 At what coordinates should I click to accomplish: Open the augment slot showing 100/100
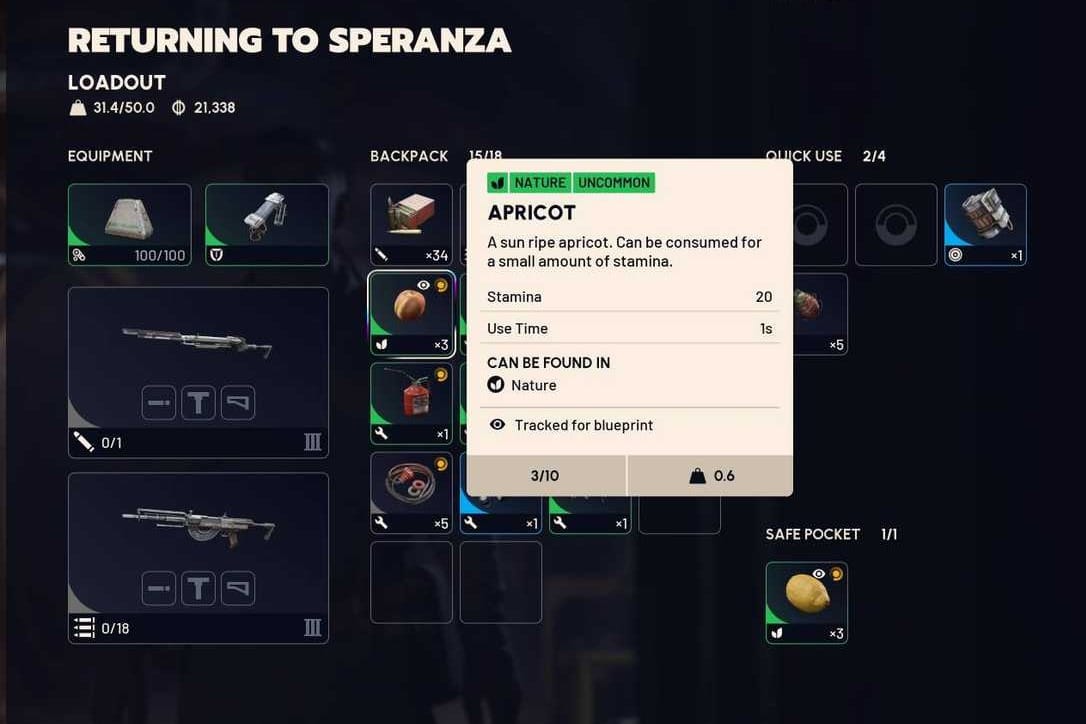click(x=129, y=224)
